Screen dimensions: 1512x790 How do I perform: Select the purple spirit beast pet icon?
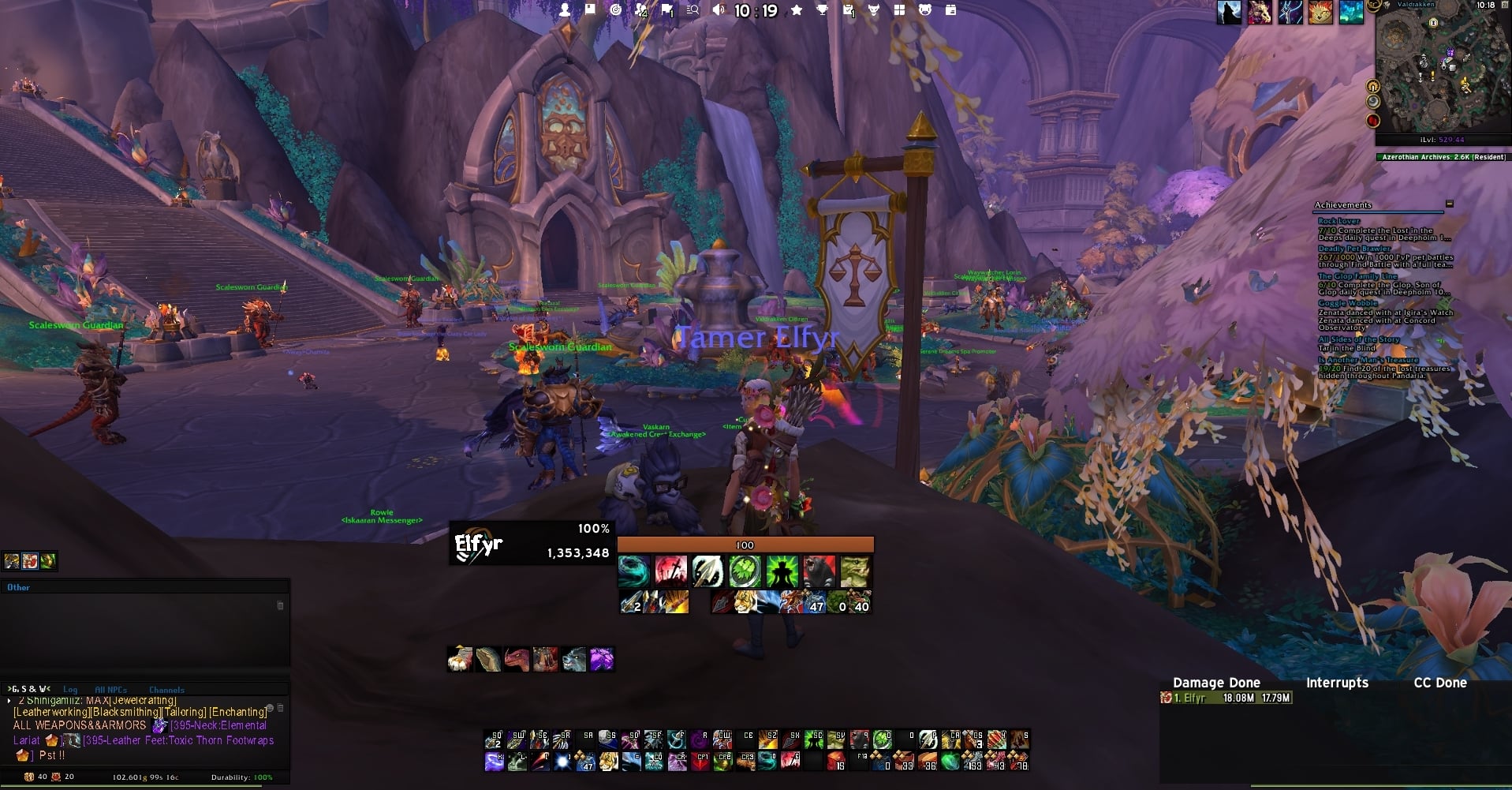601,659
